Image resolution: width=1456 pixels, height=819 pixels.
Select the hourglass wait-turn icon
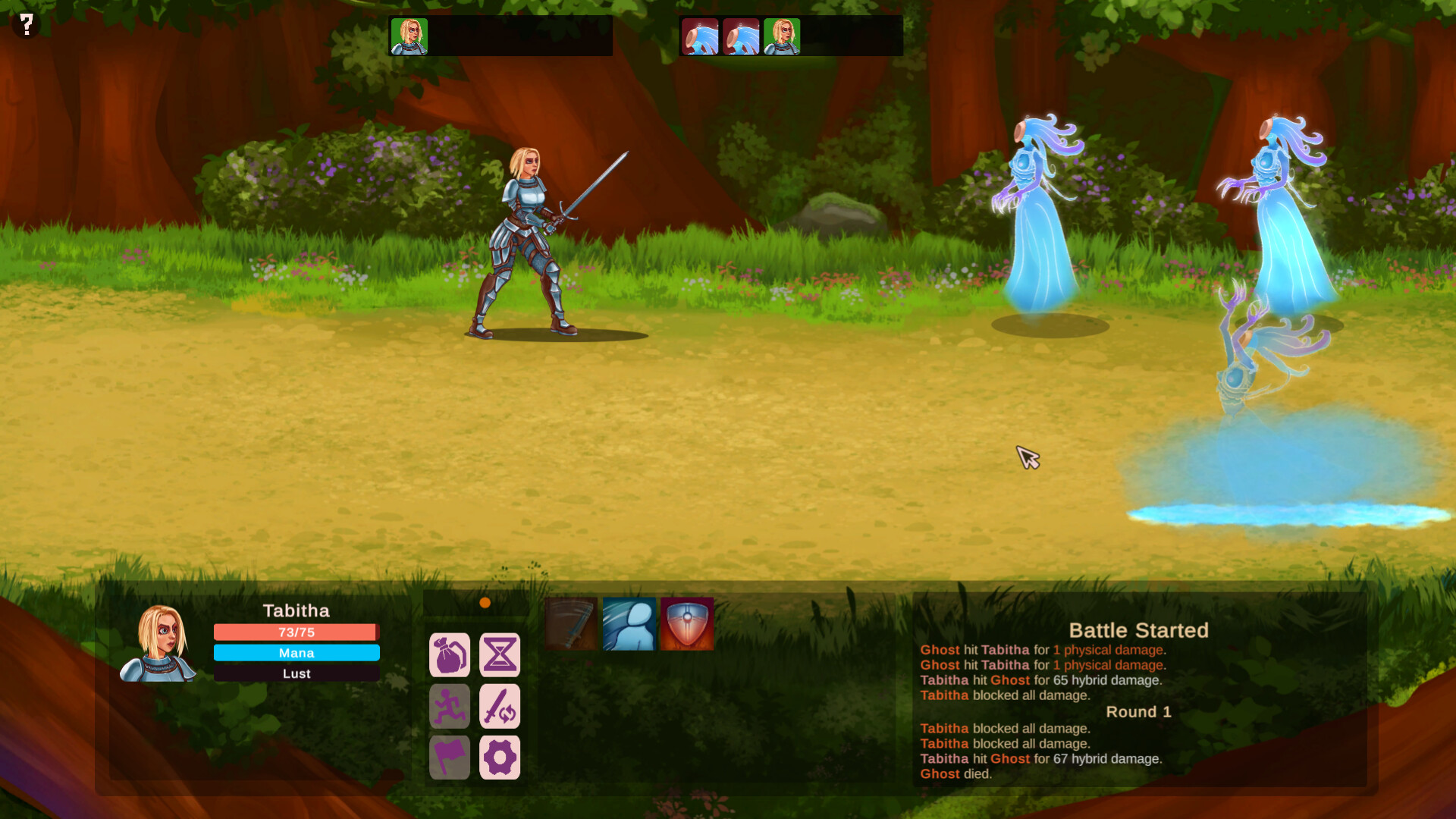click(500, 654)
